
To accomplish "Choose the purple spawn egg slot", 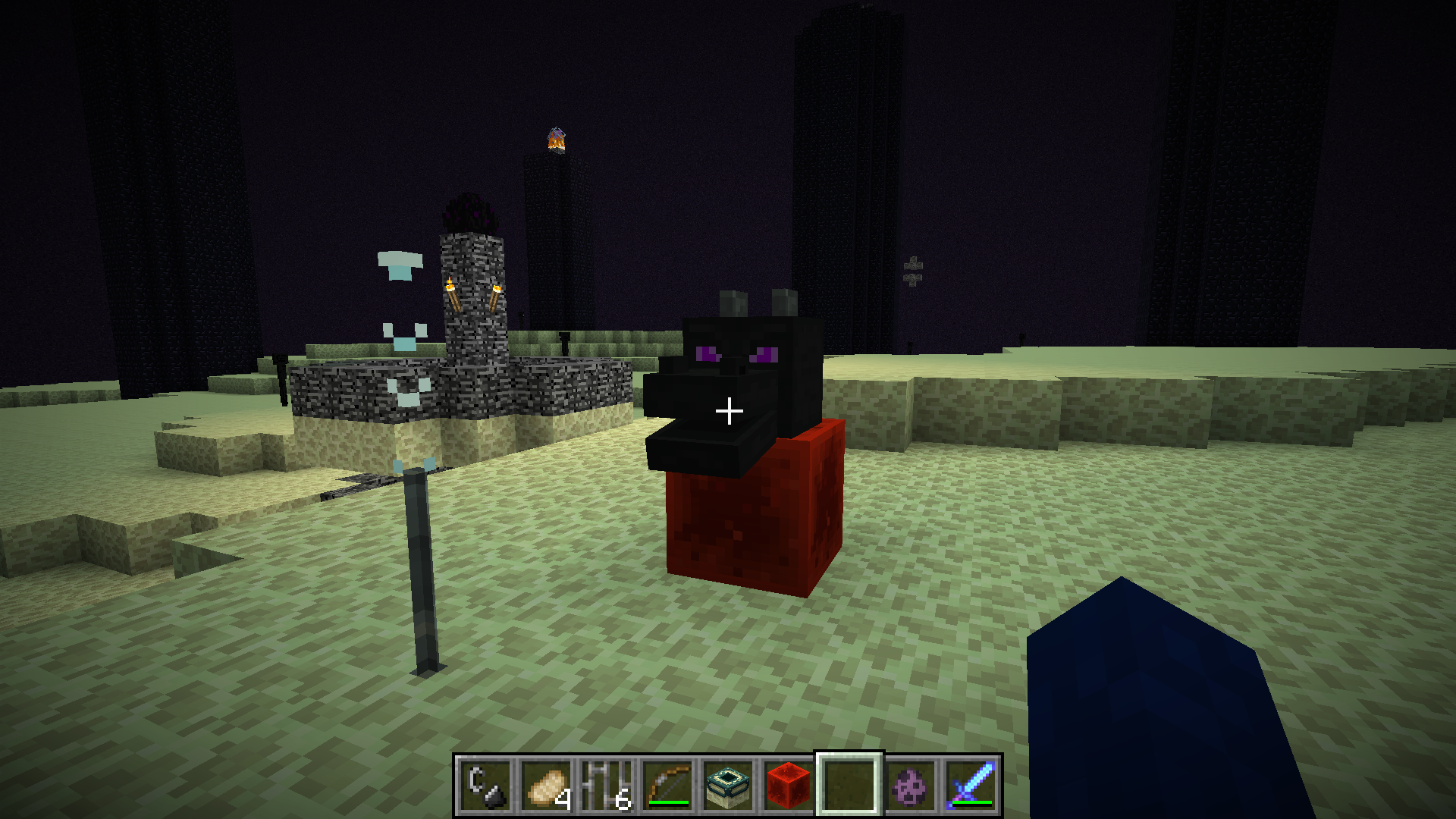I will 910,786.
